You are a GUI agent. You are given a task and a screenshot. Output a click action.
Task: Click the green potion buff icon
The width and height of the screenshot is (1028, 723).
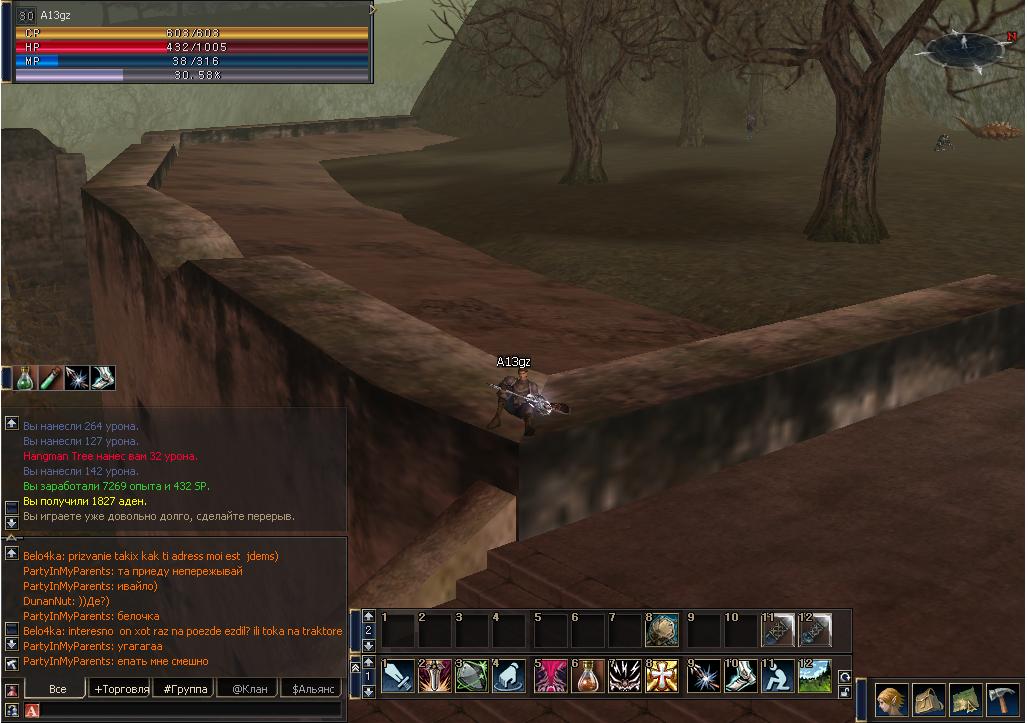point(27,378)
